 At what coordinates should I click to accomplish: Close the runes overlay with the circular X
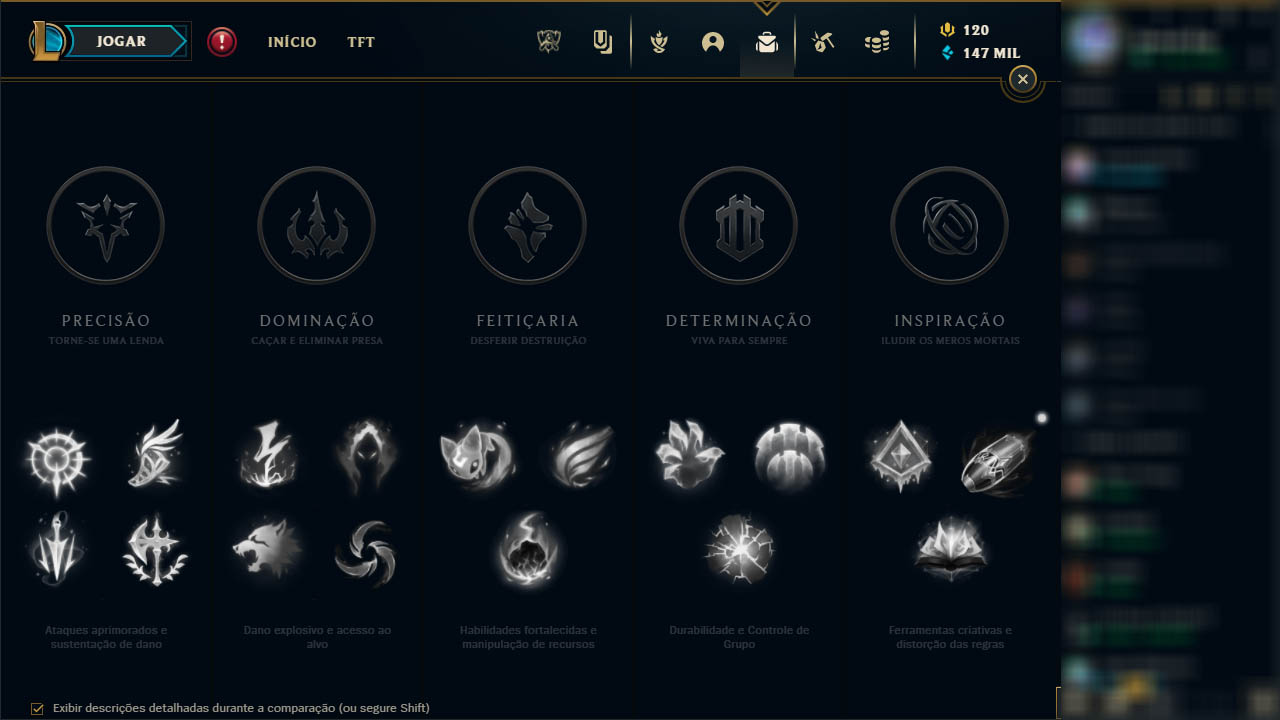click(x=1022, y=79)
